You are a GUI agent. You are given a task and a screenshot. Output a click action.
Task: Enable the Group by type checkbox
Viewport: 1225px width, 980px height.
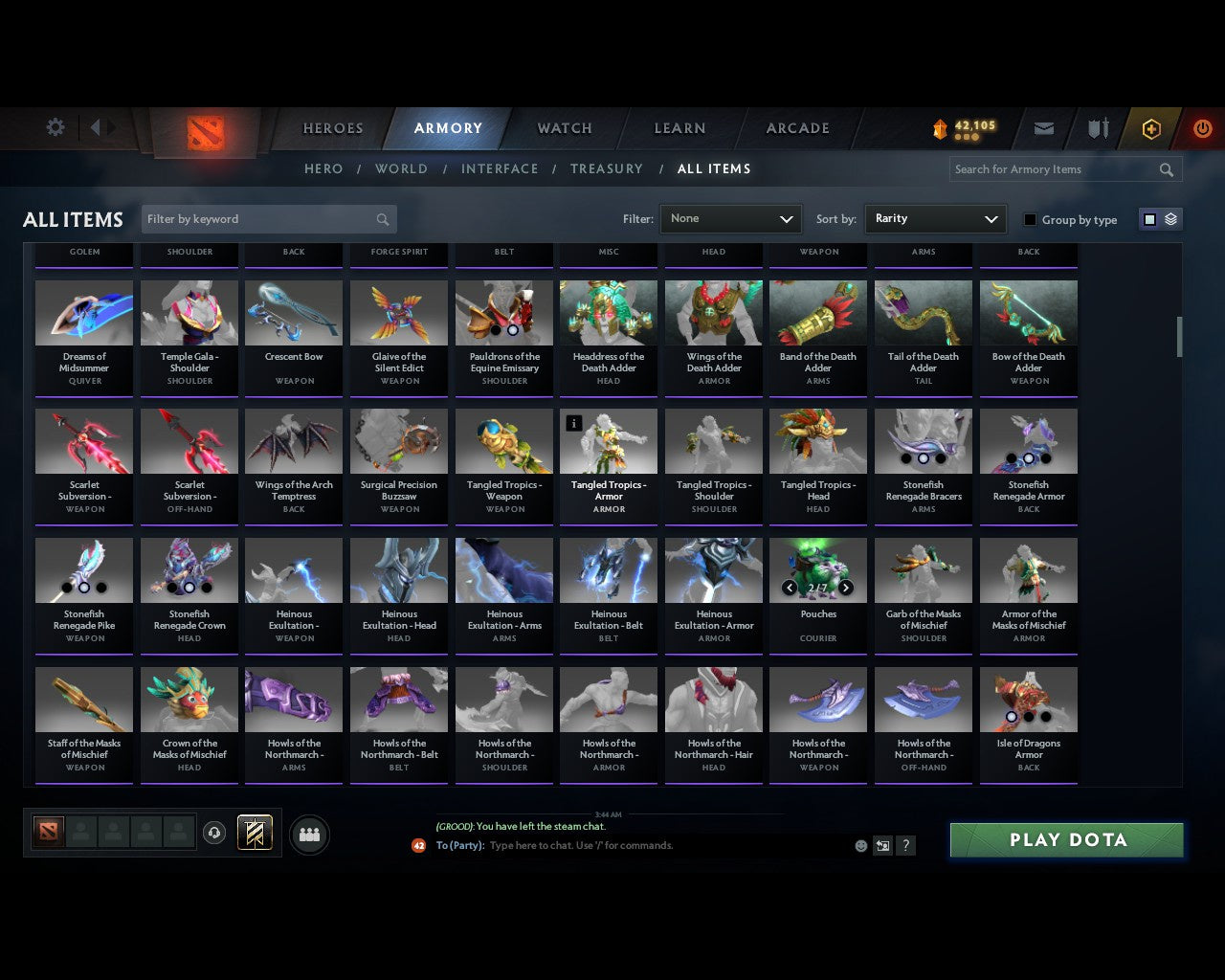pyautogui.click(x=1030, y=219)
